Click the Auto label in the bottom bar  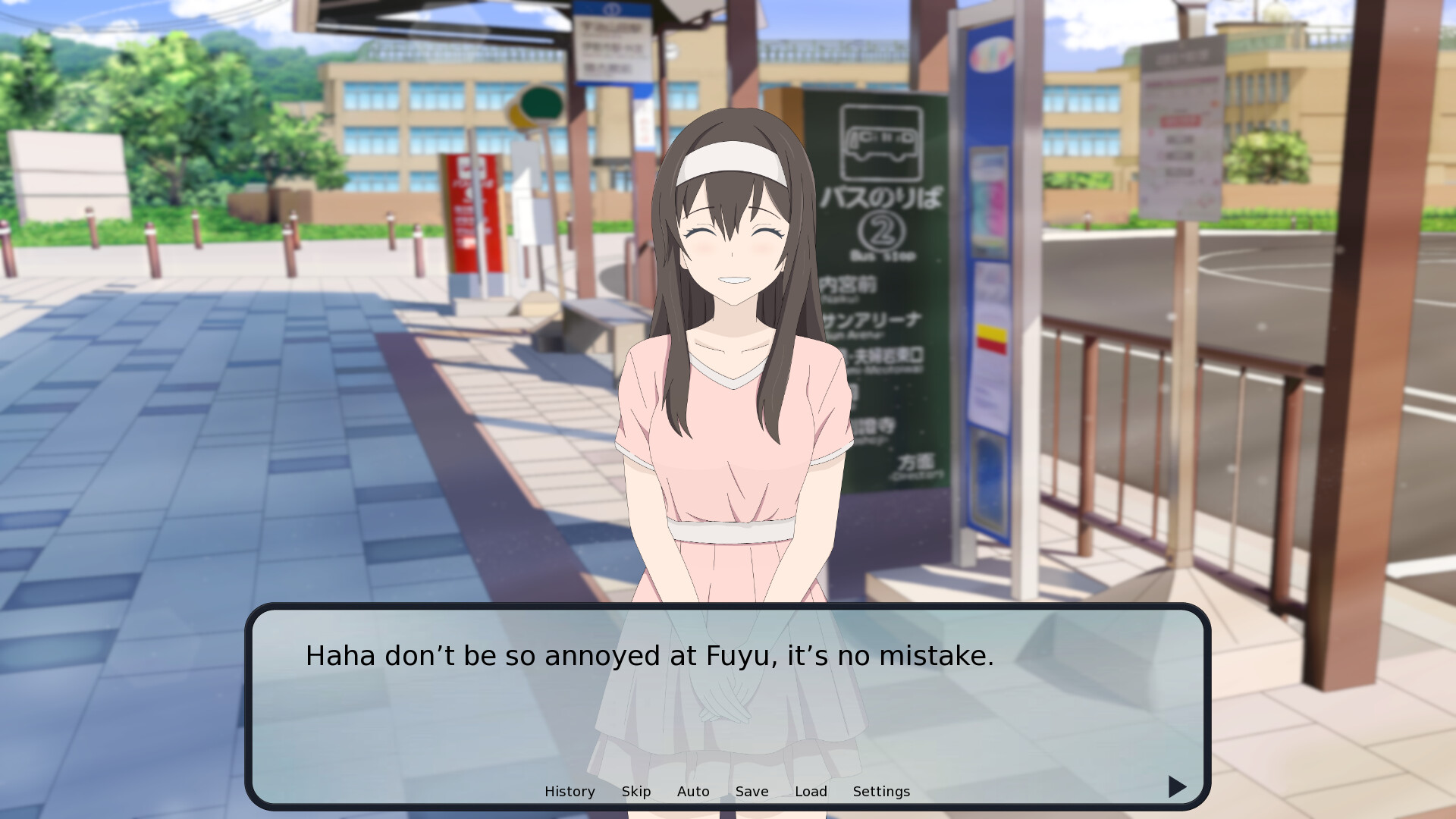tap(692, 792)
